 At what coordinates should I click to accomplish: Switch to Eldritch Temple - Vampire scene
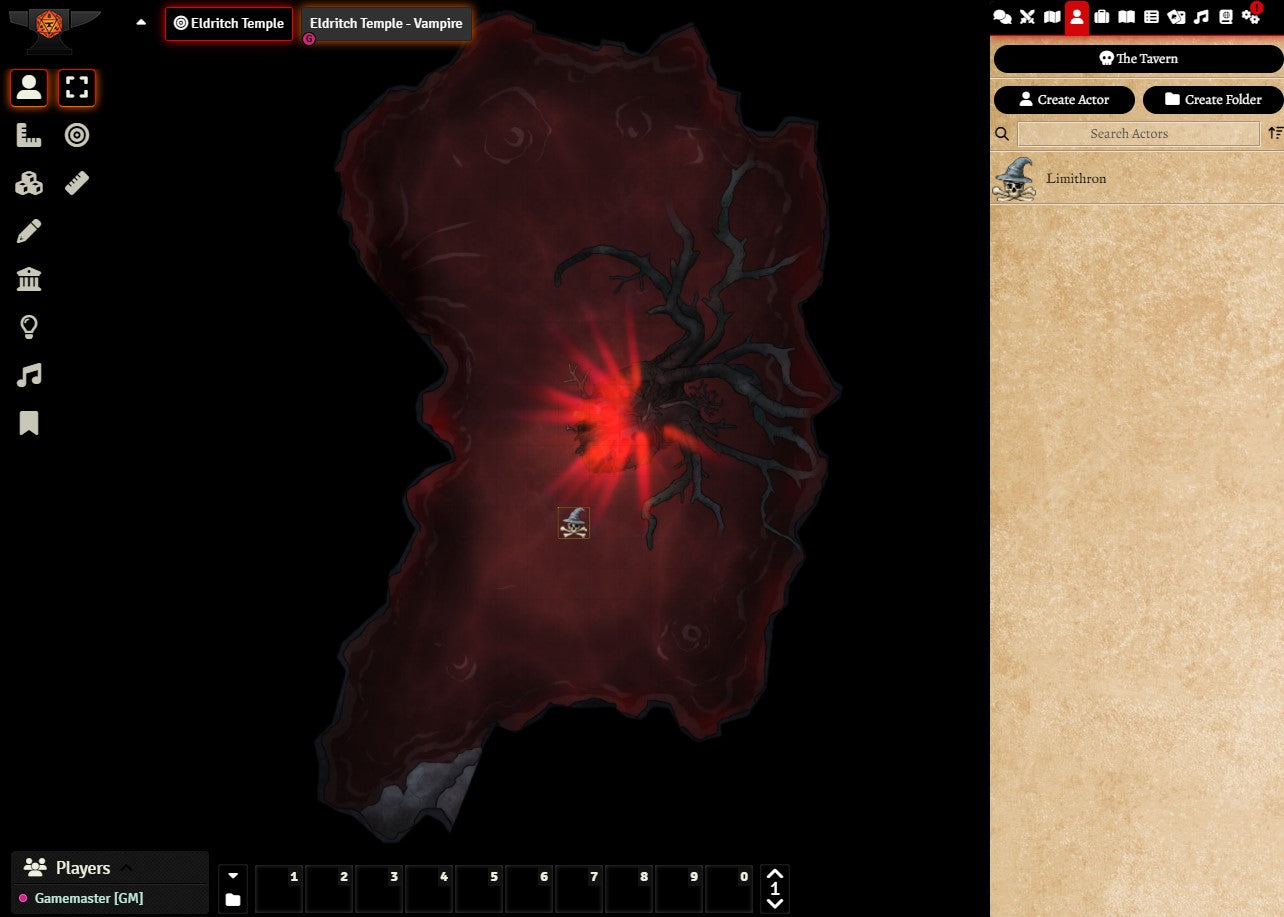point(386,23)
